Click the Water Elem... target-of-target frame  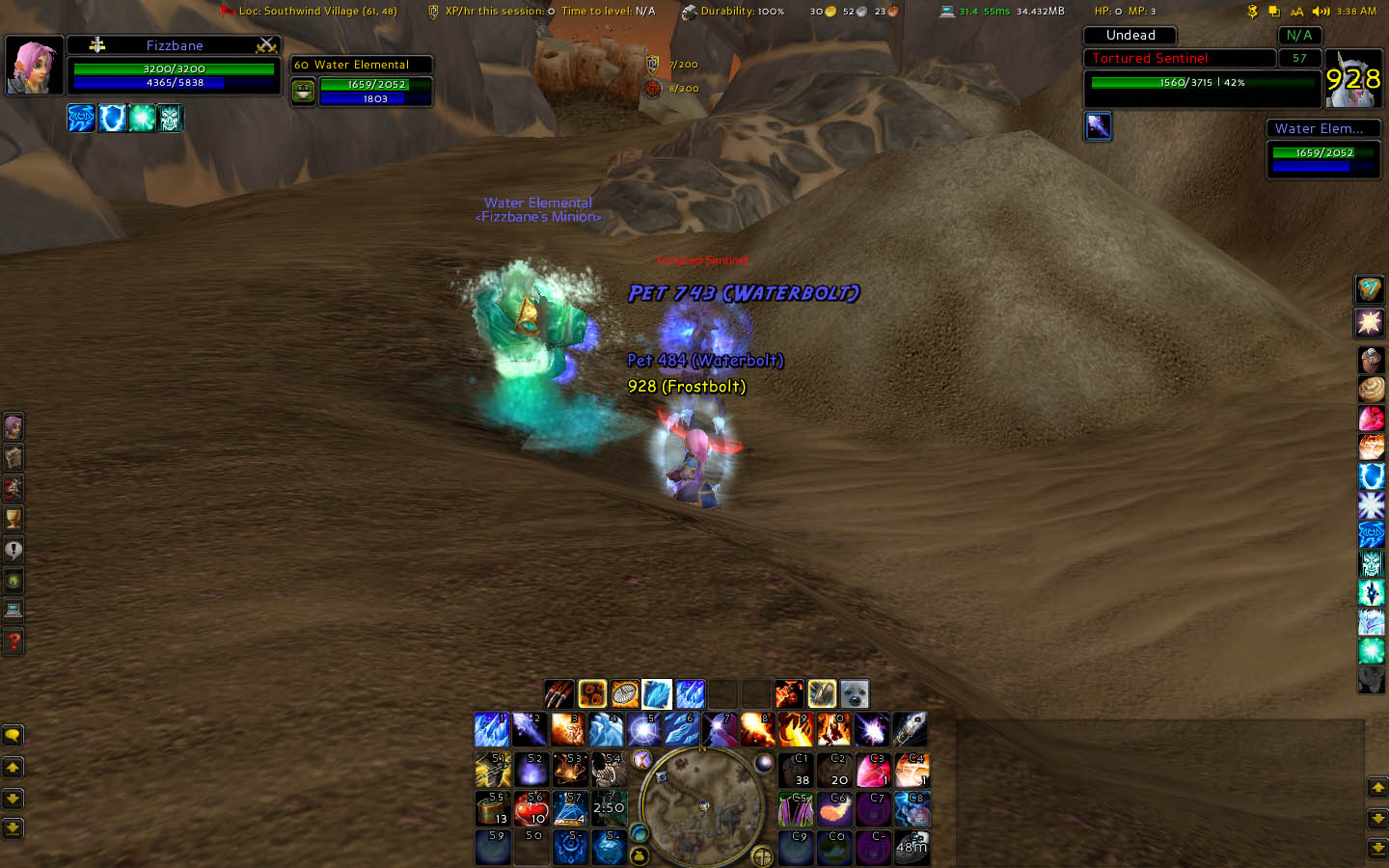(1322, 149)
